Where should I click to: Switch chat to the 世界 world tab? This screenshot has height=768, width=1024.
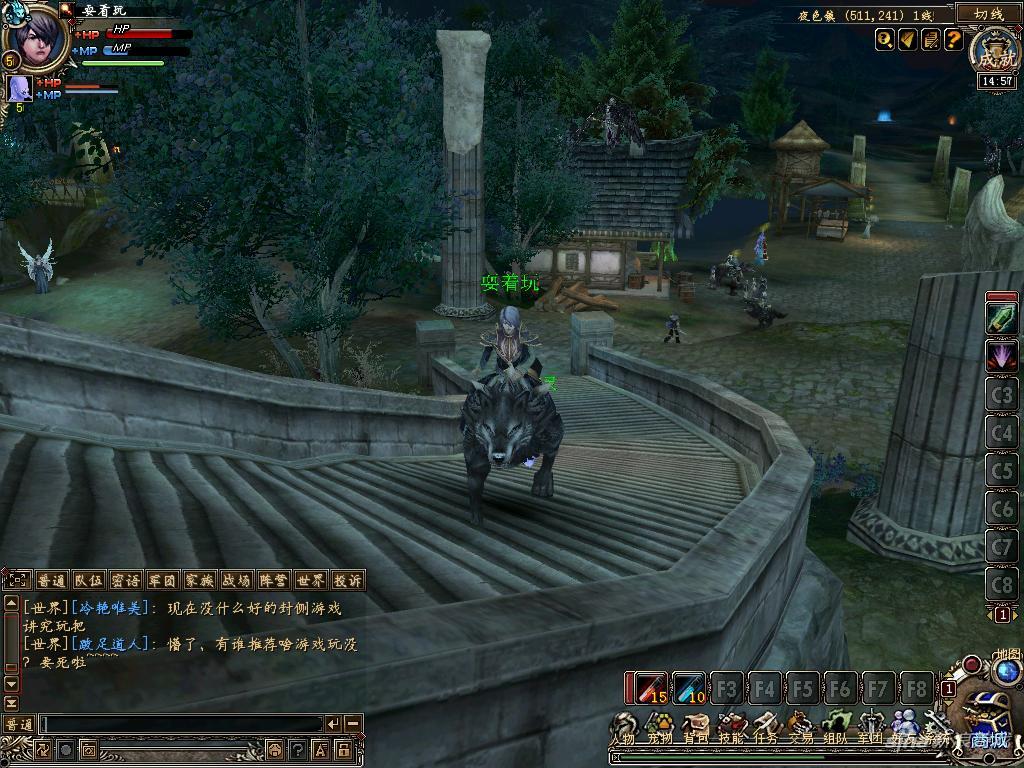point(310,580)
